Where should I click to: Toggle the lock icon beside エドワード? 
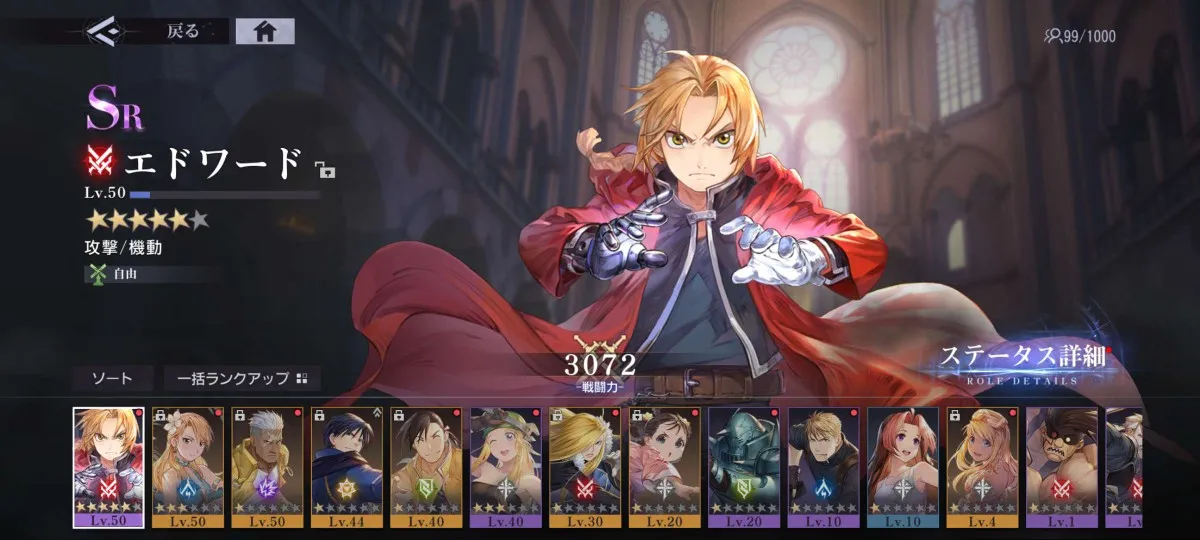pyautogui.click(x=324, y=168)
